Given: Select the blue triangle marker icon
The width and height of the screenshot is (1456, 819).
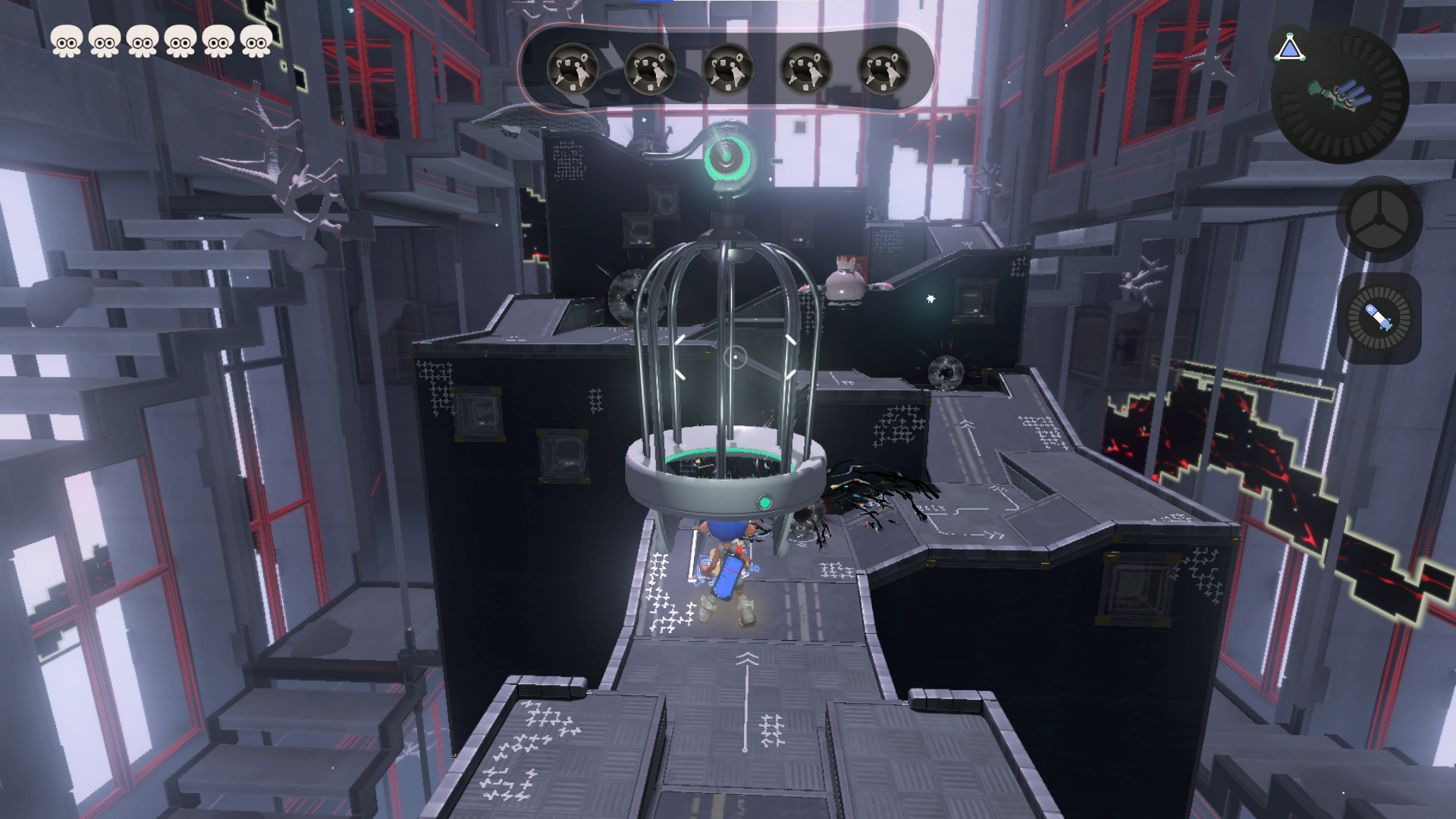Looking at the screenshot, I should pos(1289,49).
